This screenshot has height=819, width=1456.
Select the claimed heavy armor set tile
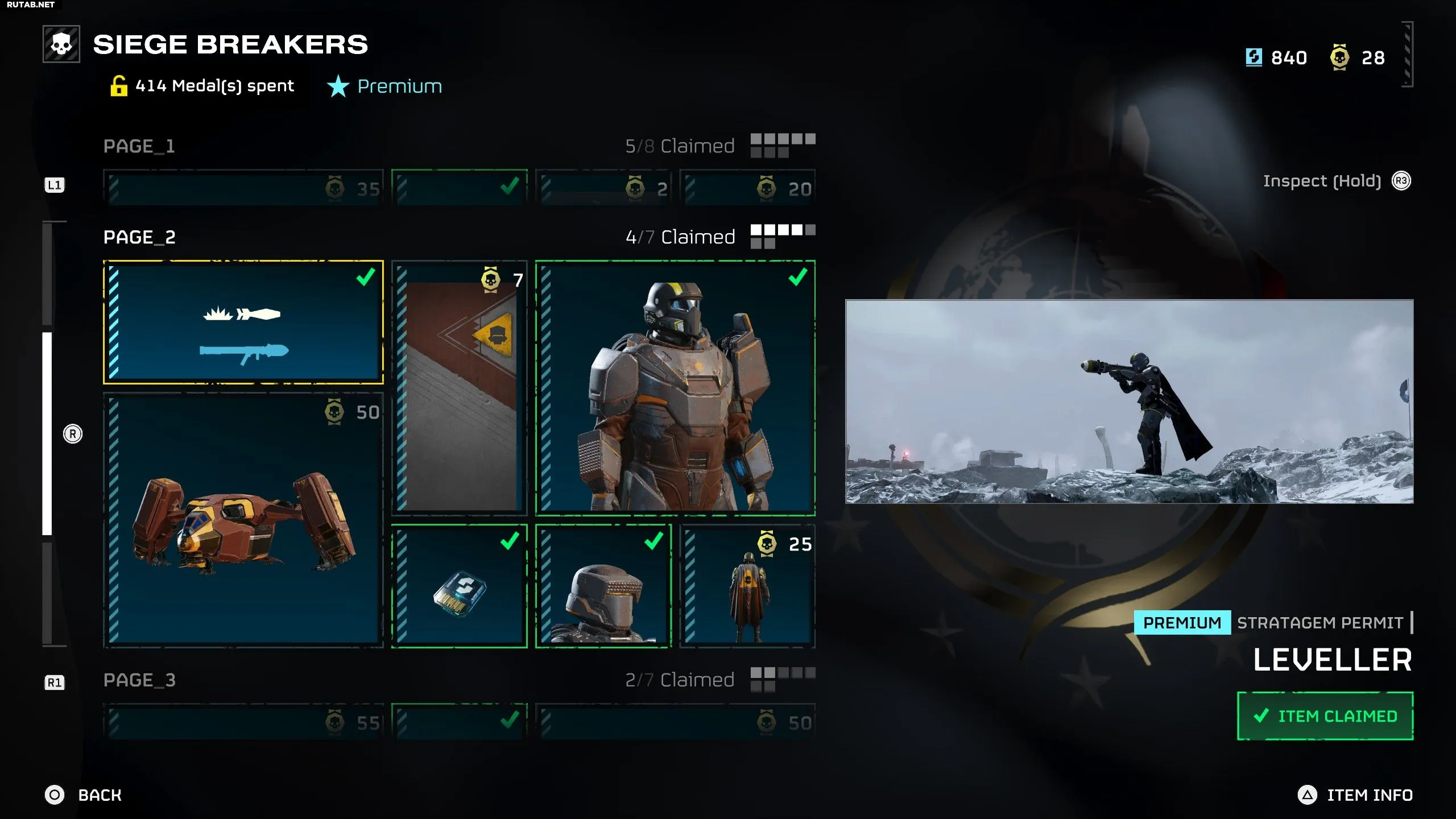675,388
